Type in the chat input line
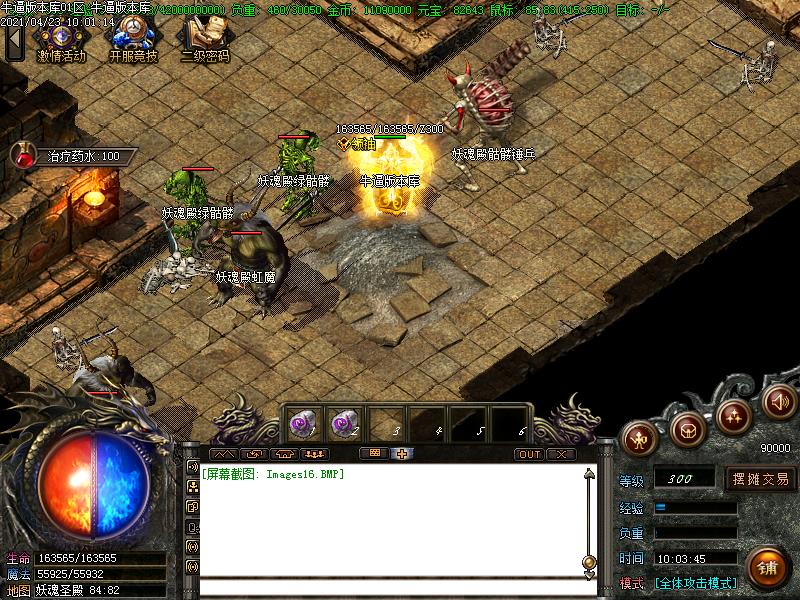Image resolution: width=800 pixels, height=600 pixels. click(x=390, y=587)
